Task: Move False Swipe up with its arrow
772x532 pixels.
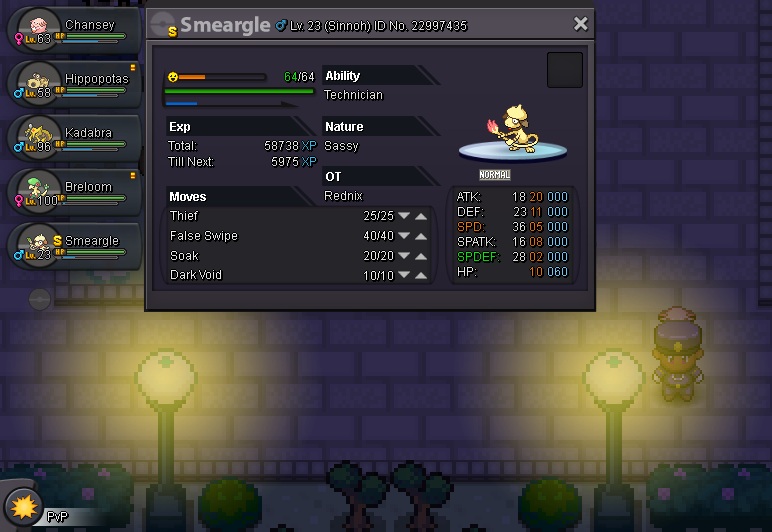Action: click(422, 236)
